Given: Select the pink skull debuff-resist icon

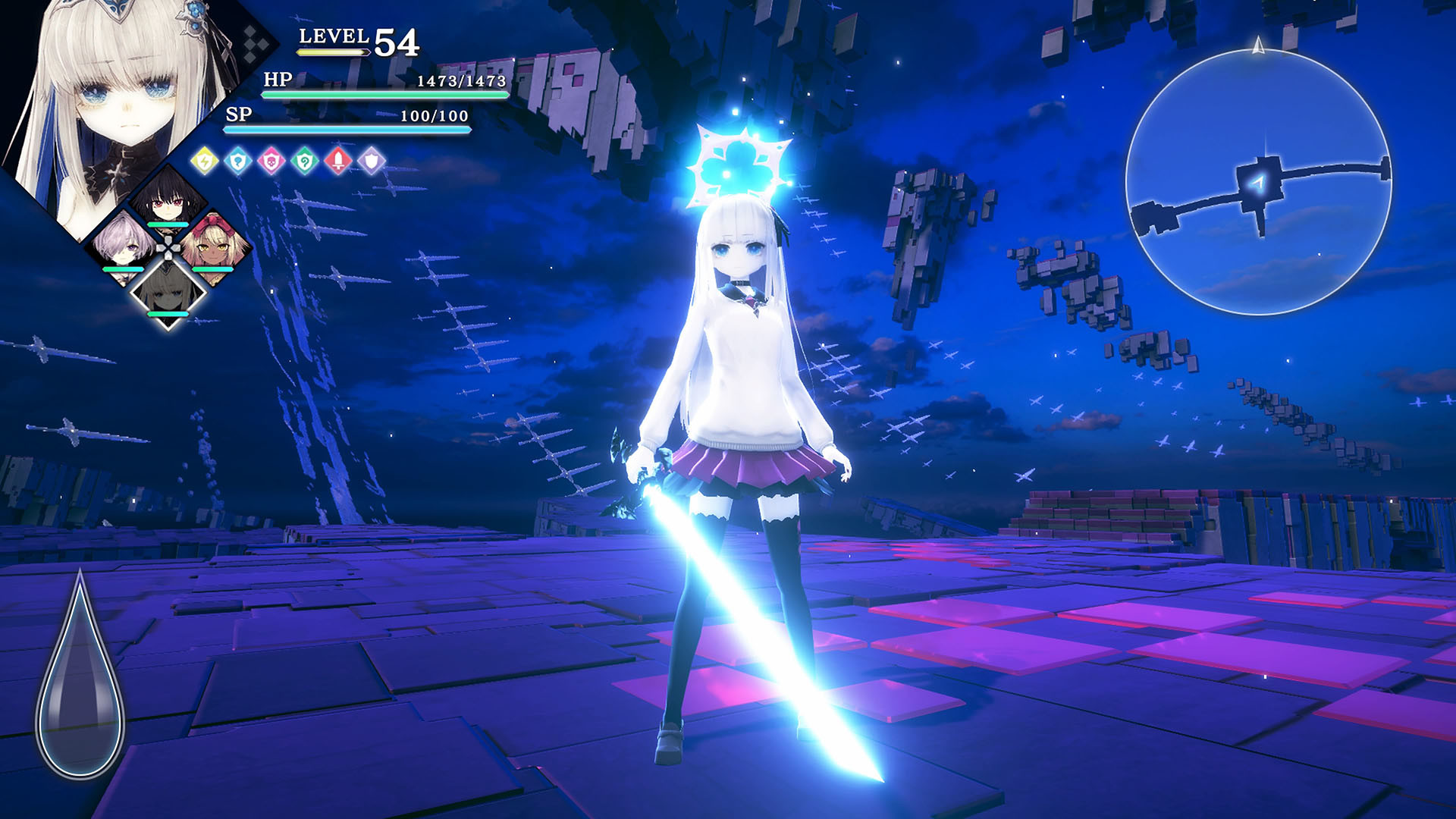Looking at the screenshot, I should click(x=270, y=161).
